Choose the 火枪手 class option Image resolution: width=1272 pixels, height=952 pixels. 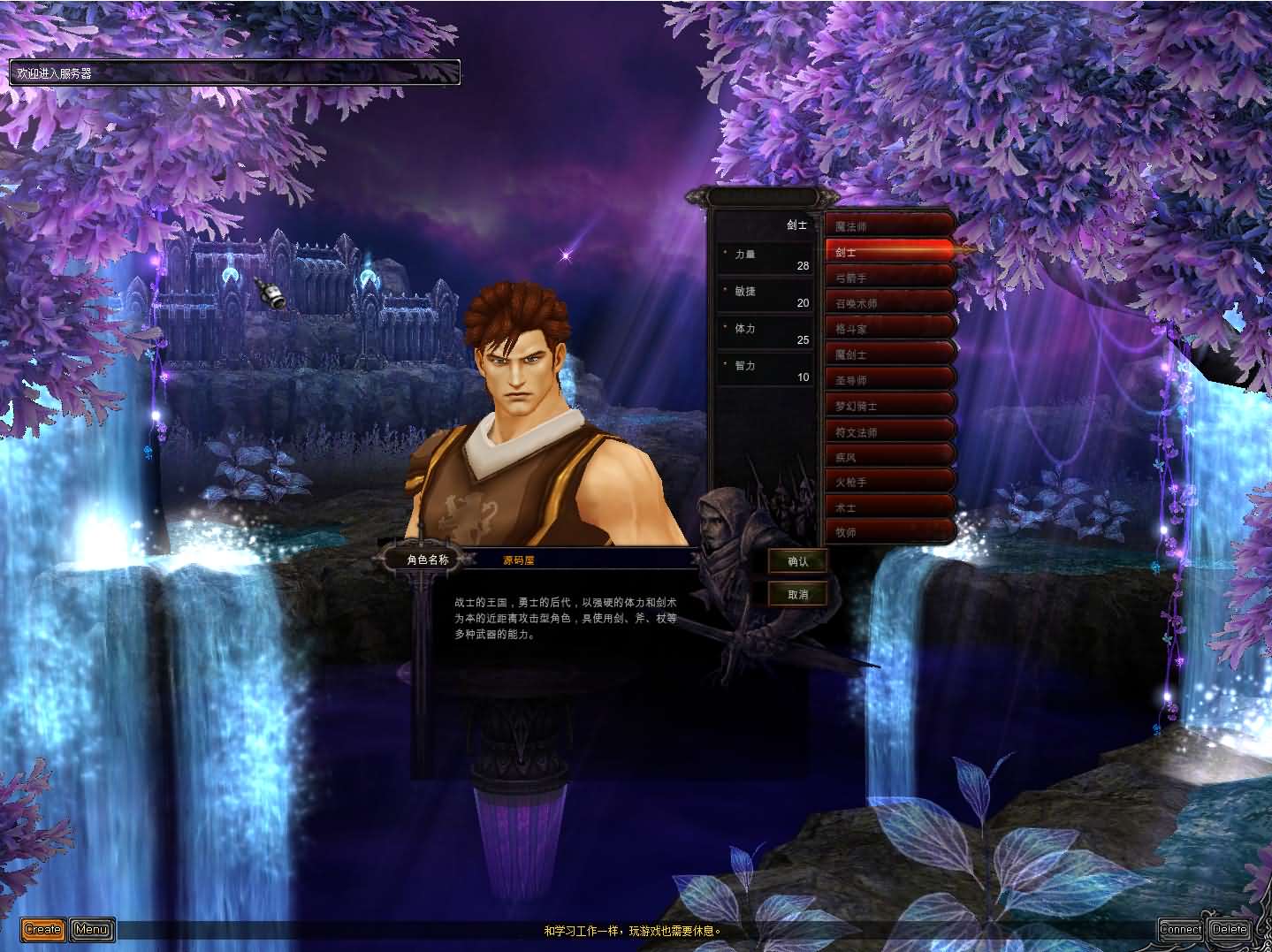pyautogui.click(x=889, y=483)
